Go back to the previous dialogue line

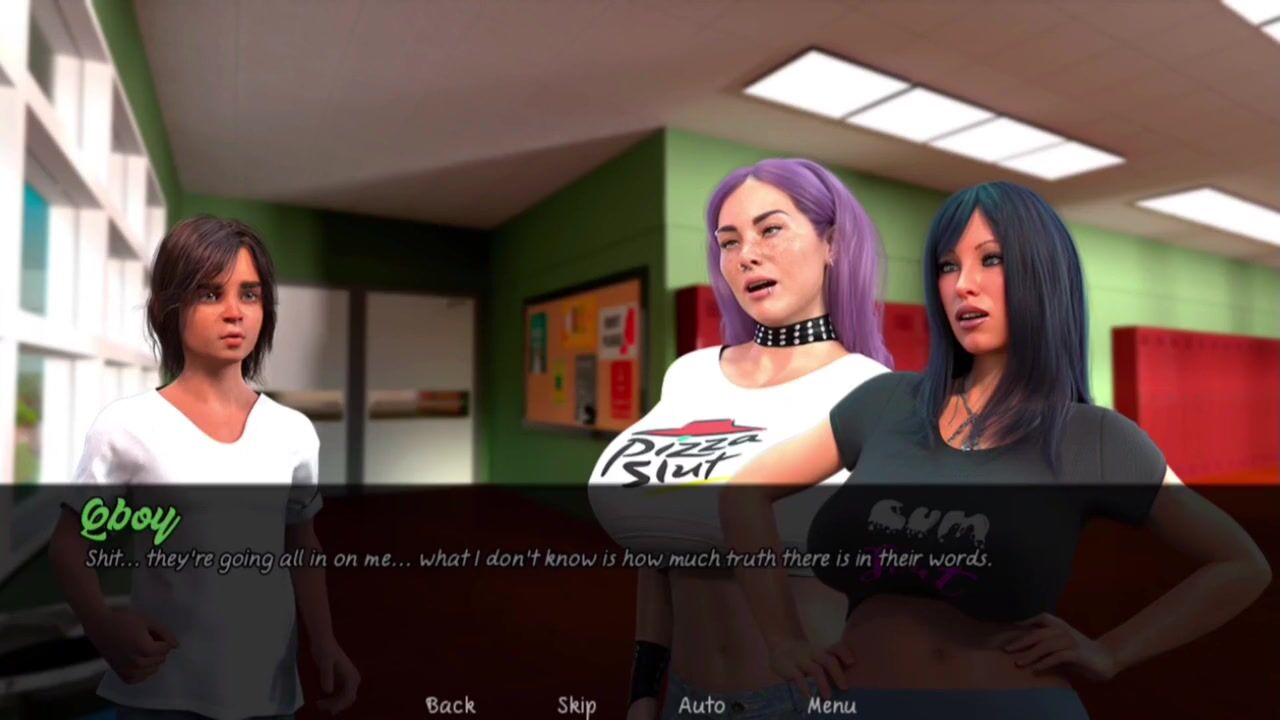point(450,705)
